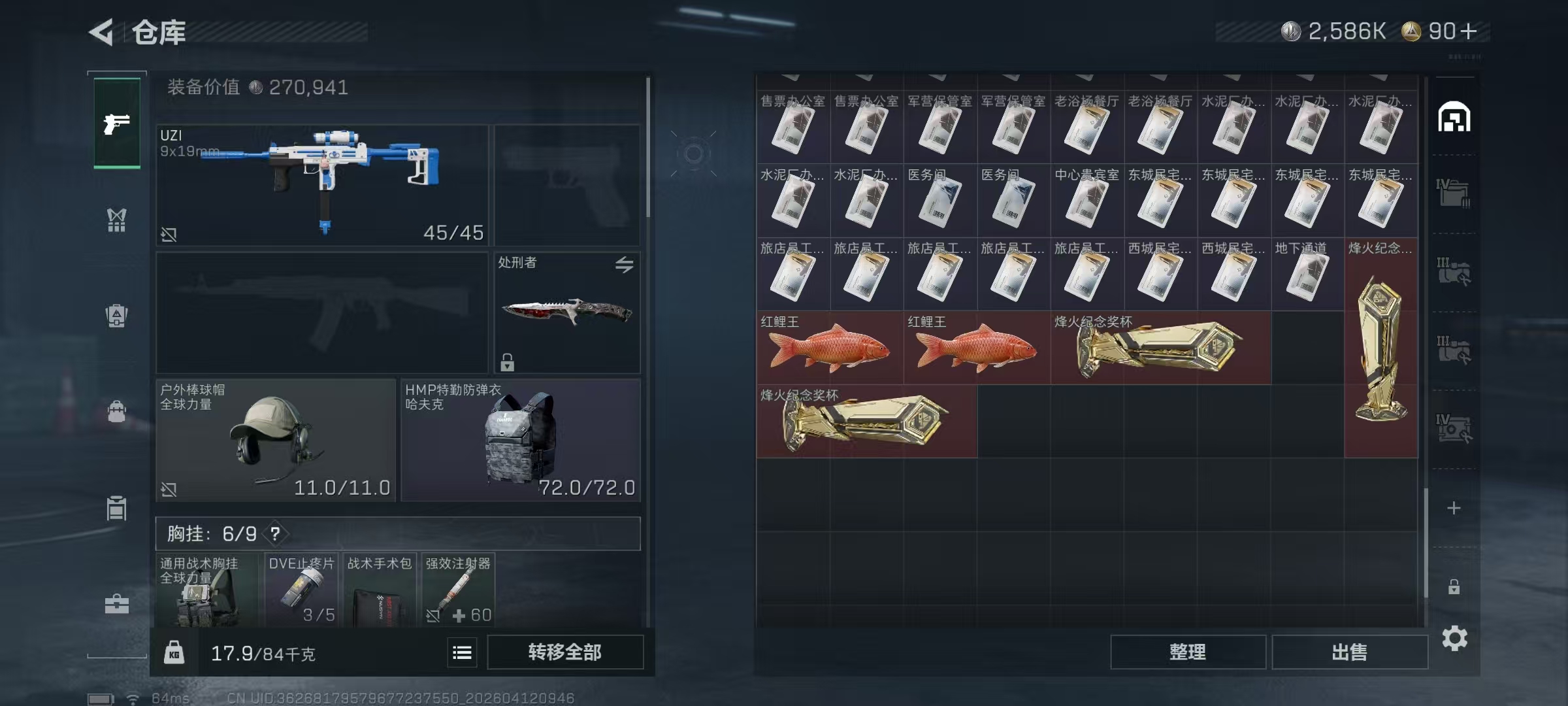This screenshot has height=706, width=1568.
Task: Click the 转移全部 button
Action: click(564, 652)
